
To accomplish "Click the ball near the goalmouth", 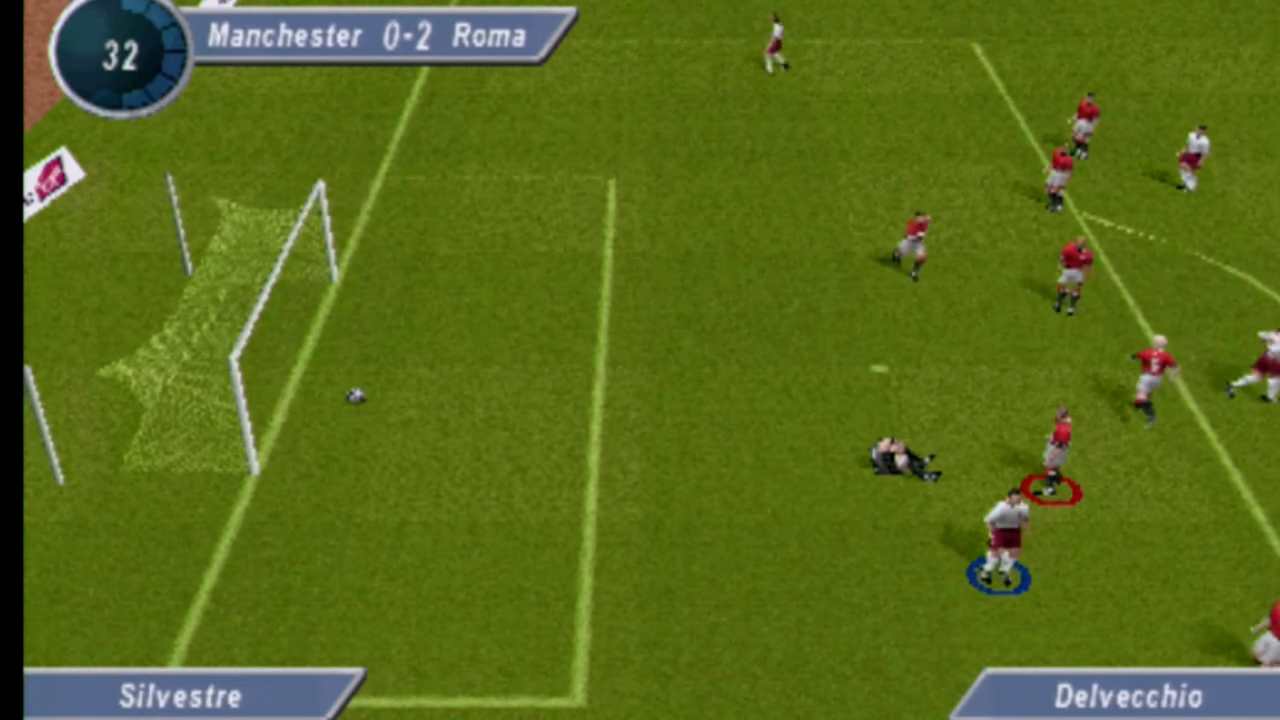I will [357, 396].
